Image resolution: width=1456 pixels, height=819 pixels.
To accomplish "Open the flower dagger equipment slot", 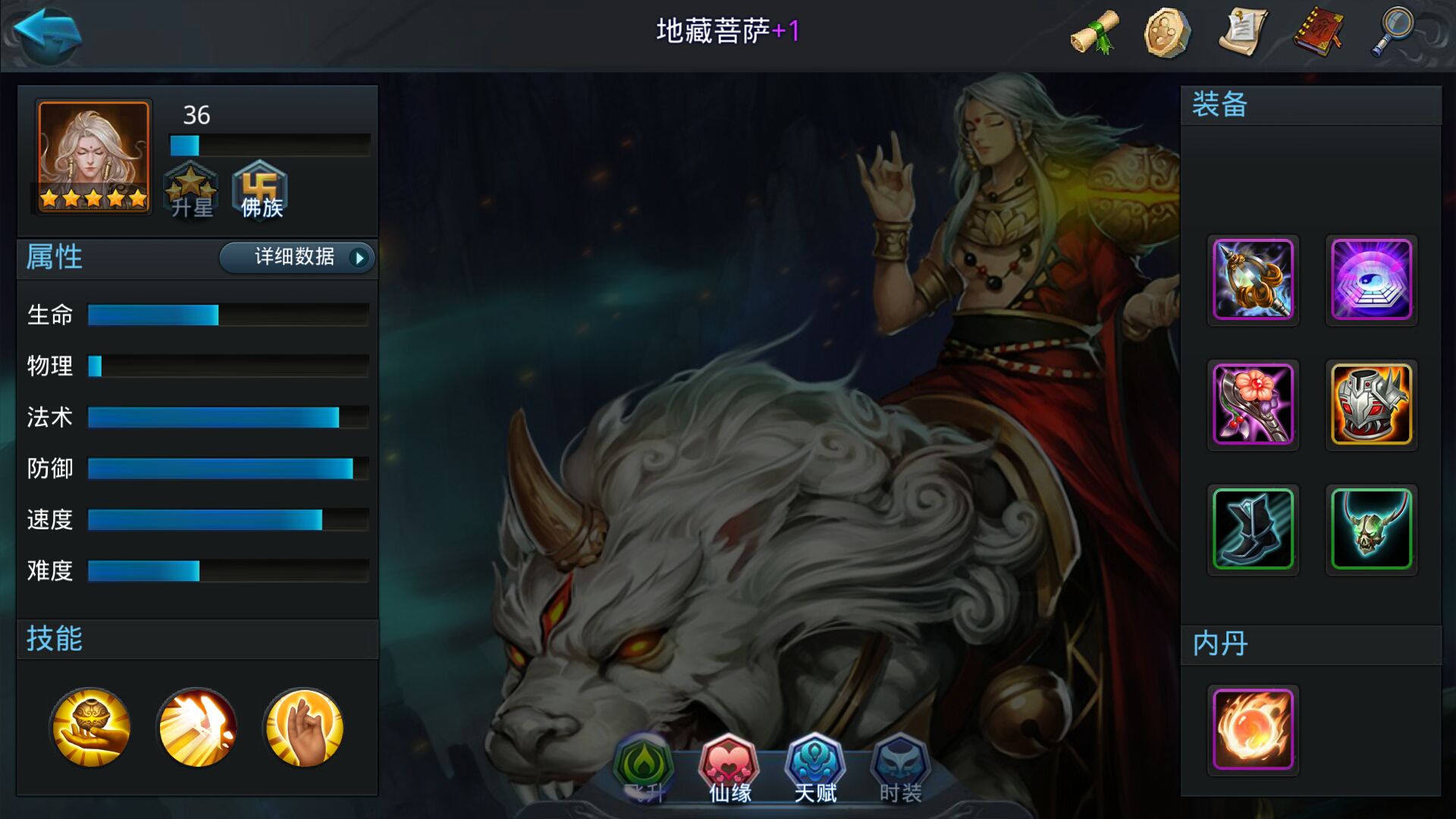I will click(x=1254, y=406).
